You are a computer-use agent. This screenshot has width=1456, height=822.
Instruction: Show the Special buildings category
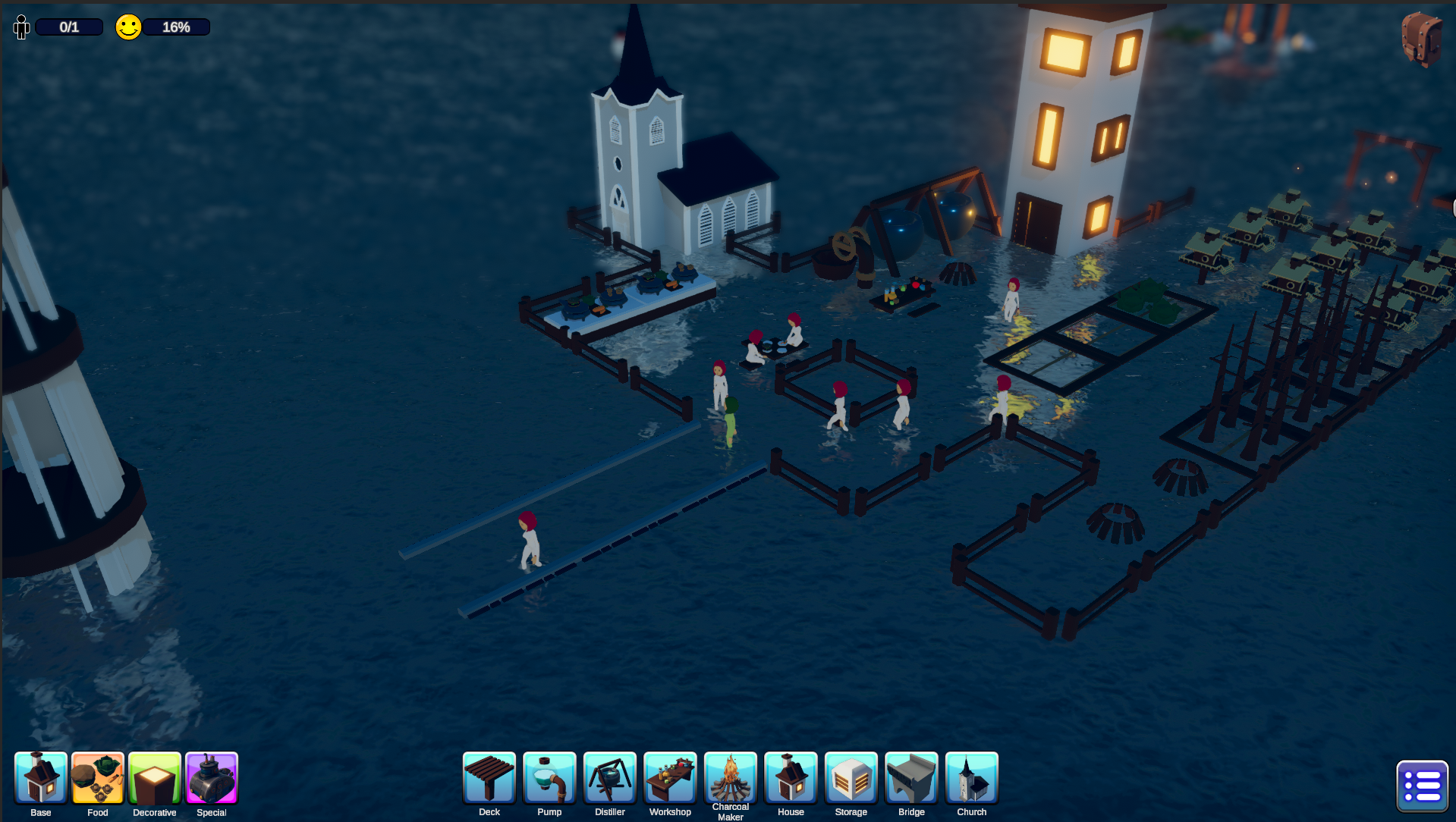tap(212, 778)
